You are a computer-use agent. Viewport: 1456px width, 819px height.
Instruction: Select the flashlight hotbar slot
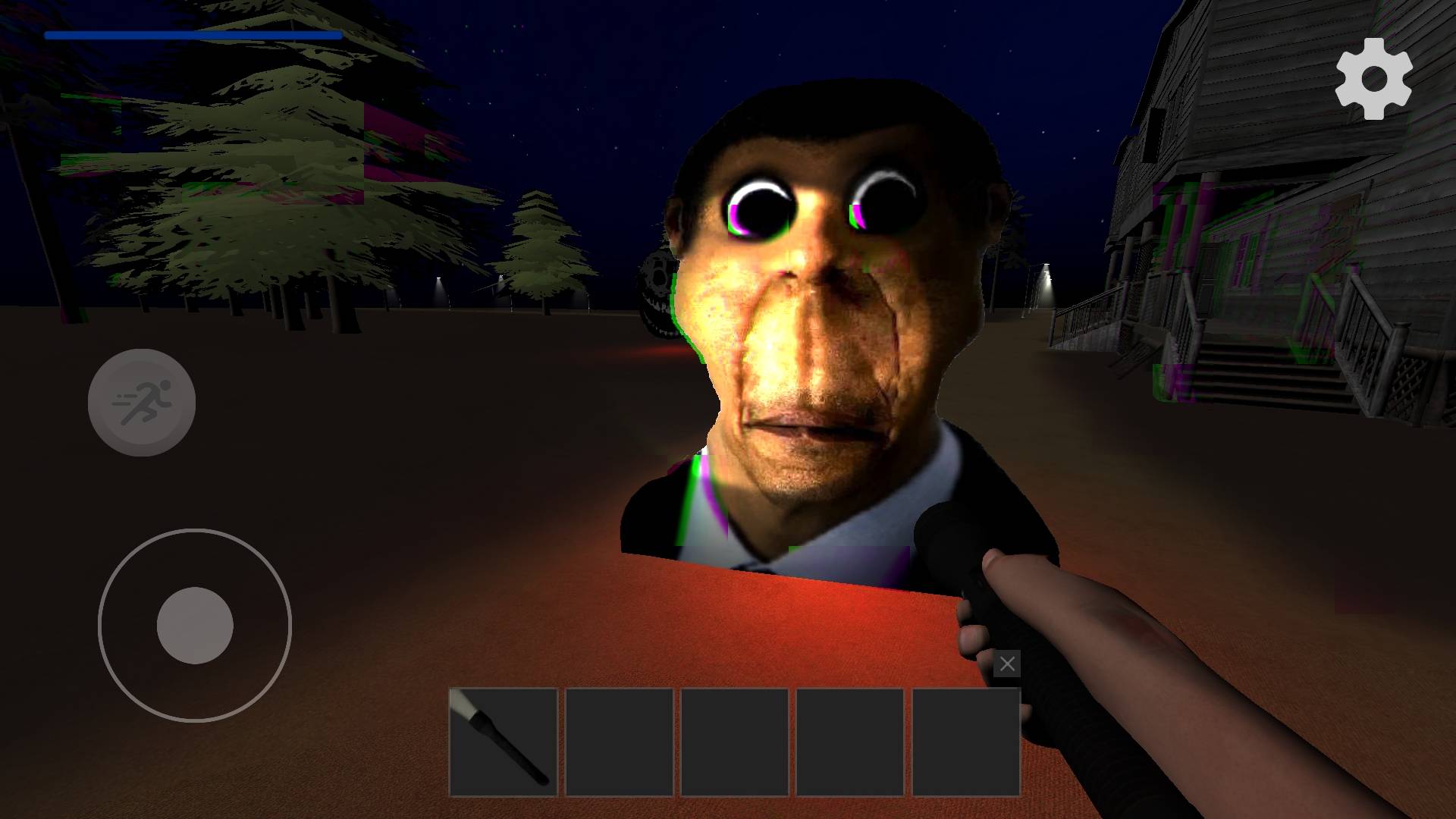[504, 742]
